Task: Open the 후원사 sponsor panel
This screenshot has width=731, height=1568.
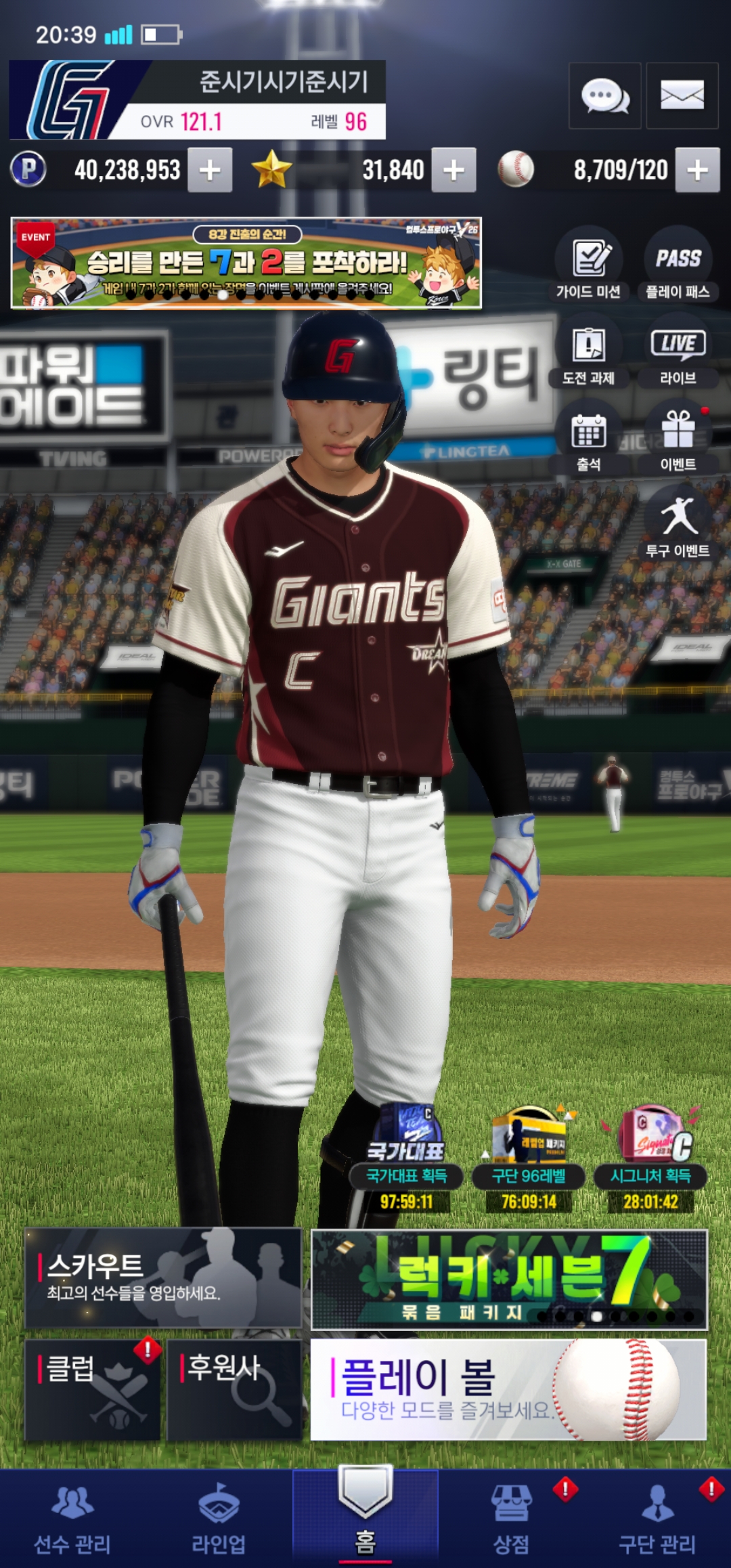Action: (x=234, y=1389)
